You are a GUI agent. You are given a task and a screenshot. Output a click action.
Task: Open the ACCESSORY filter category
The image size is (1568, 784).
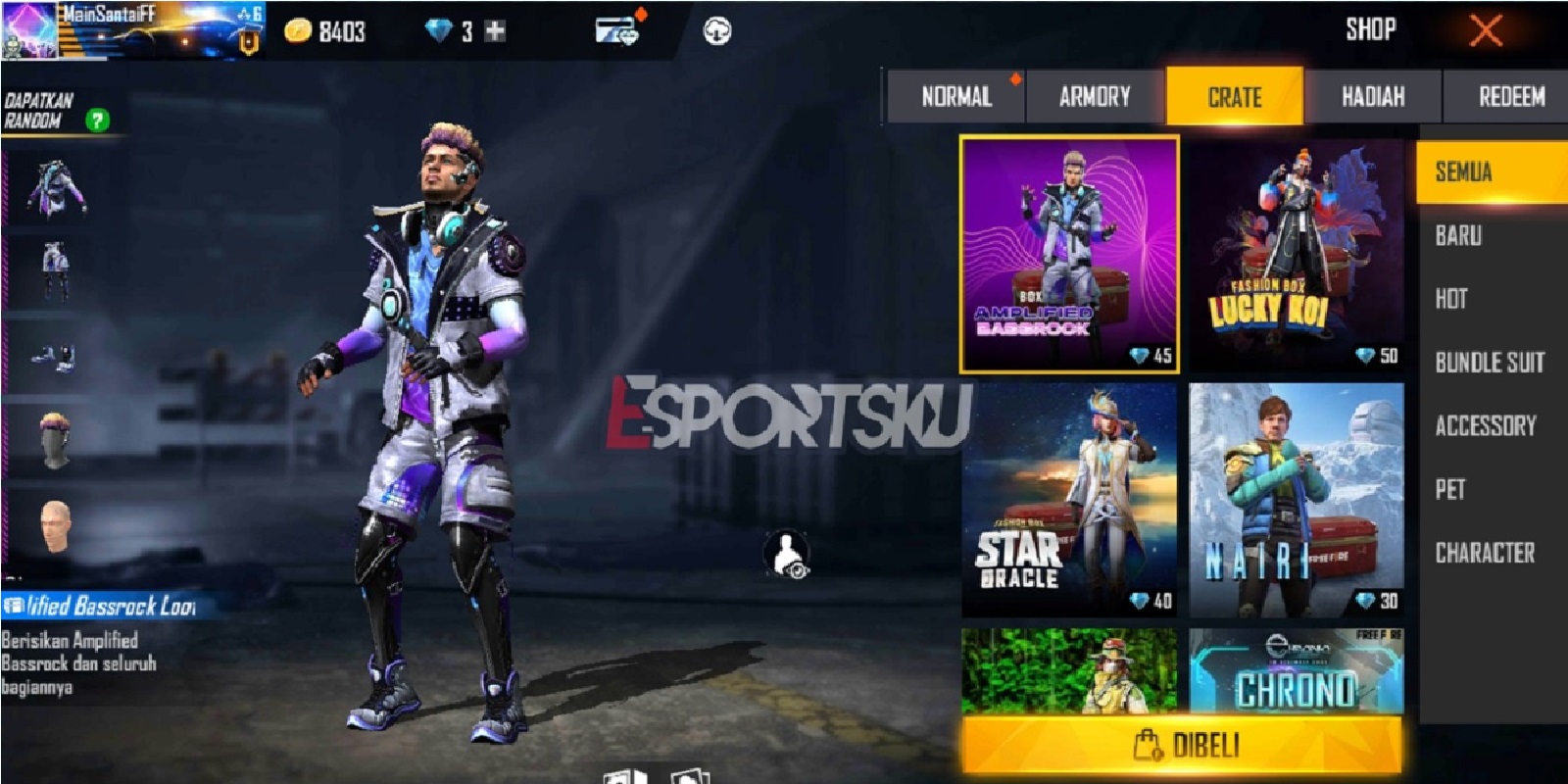1488,424
